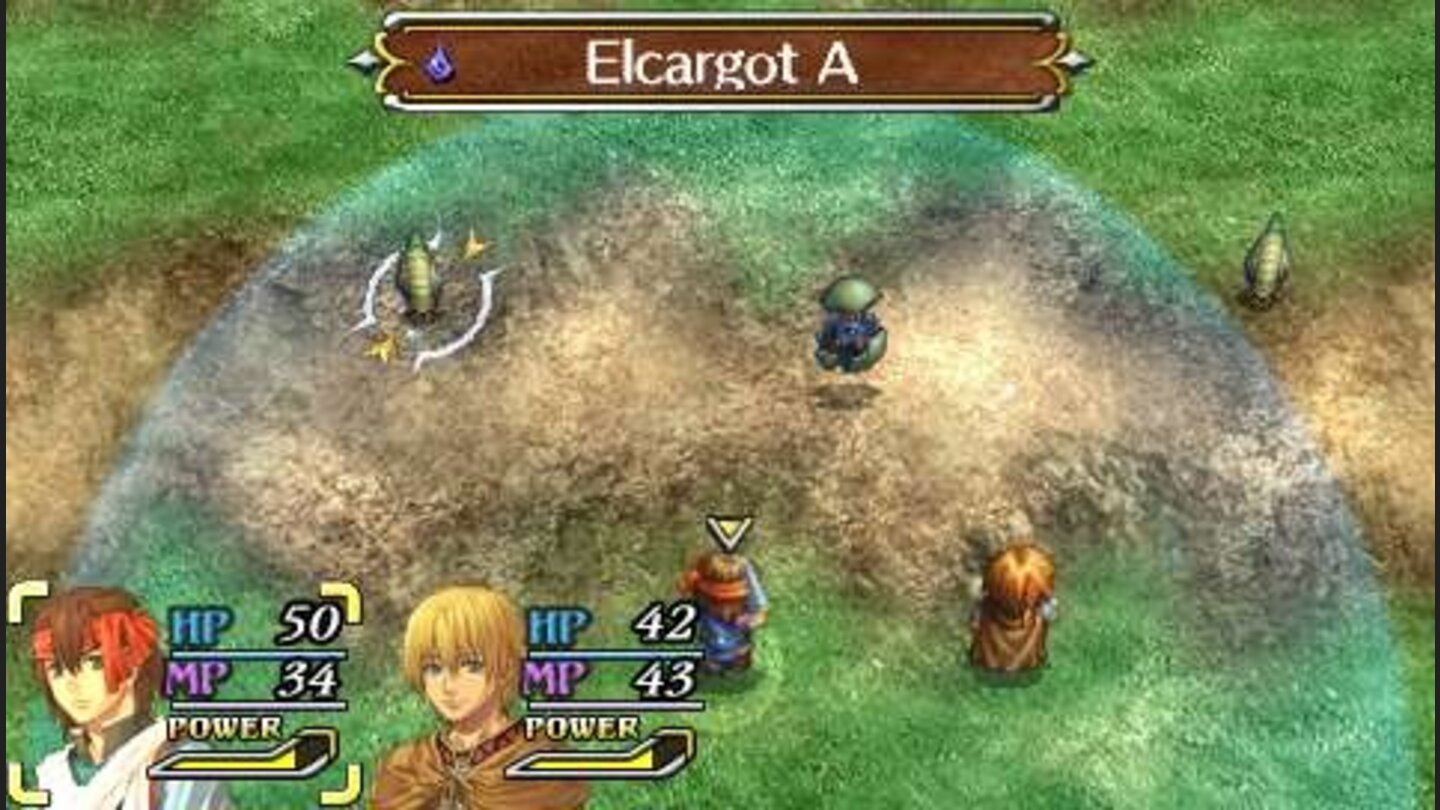Click the purple gem icon on the banner
1440x810 pixels.
click(437, 62)
